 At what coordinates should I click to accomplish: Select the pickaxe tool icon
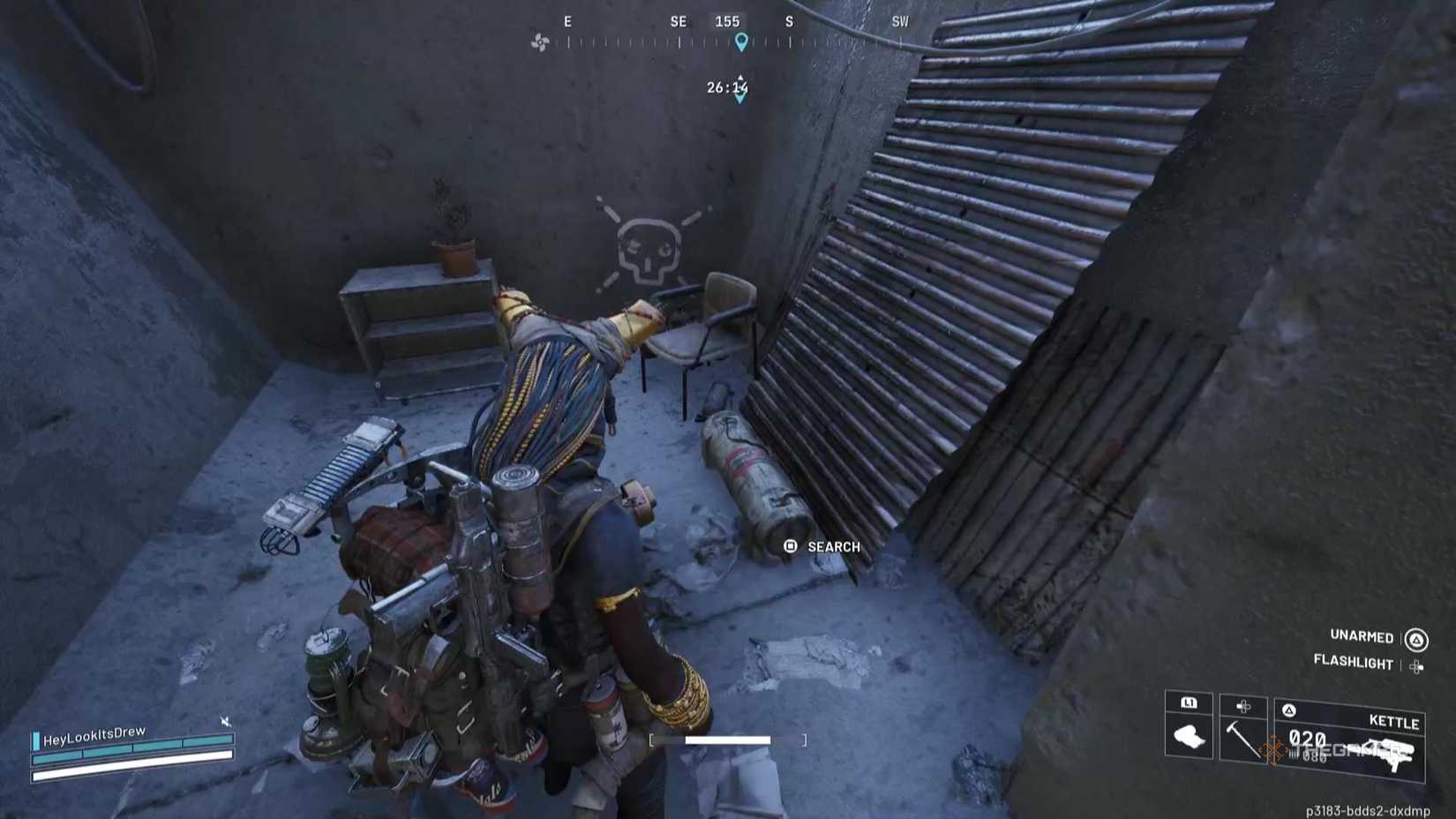1242,740
